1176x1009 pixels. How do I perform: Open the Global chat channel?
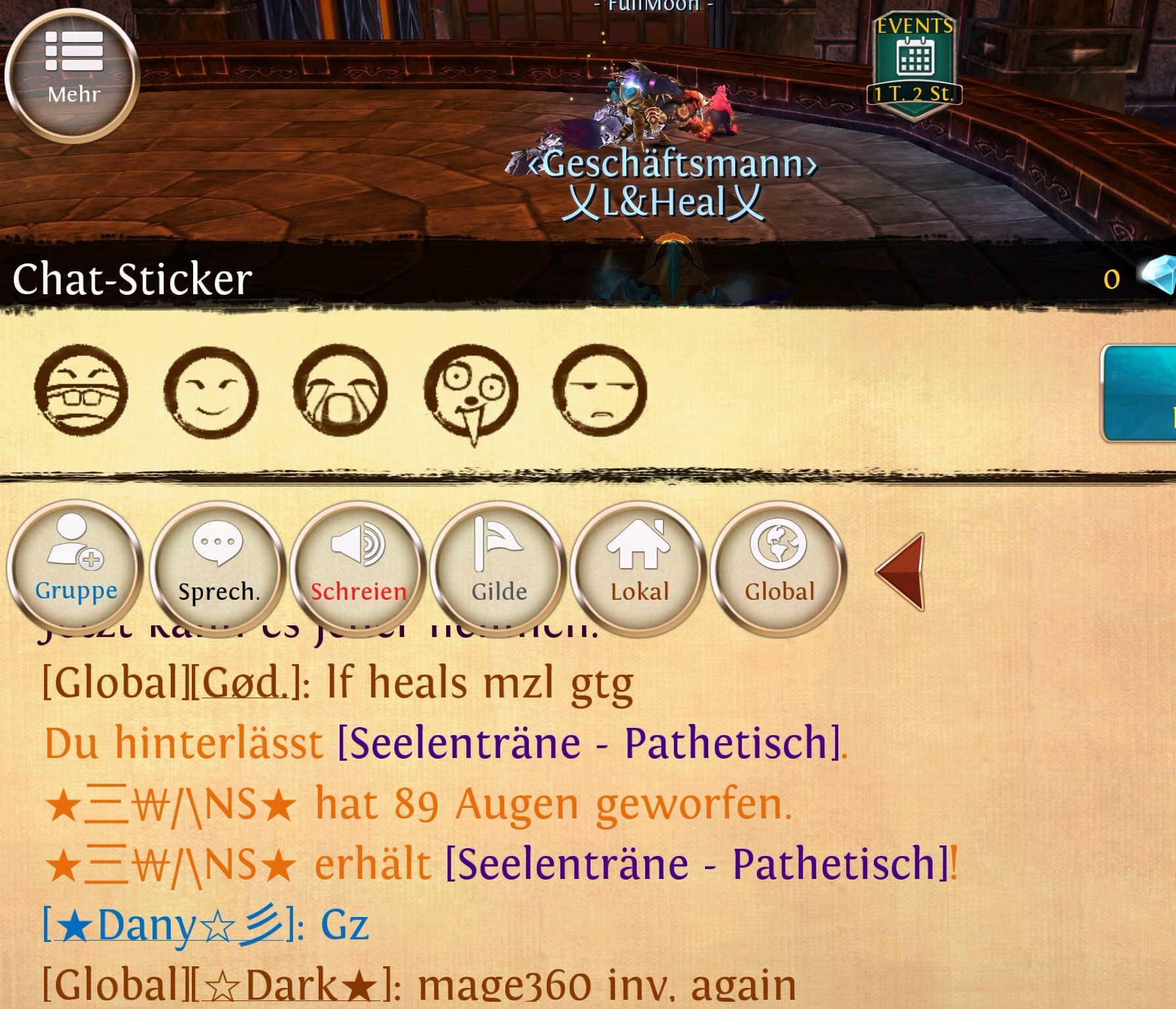pyautogui.click(x=779, y=569)
